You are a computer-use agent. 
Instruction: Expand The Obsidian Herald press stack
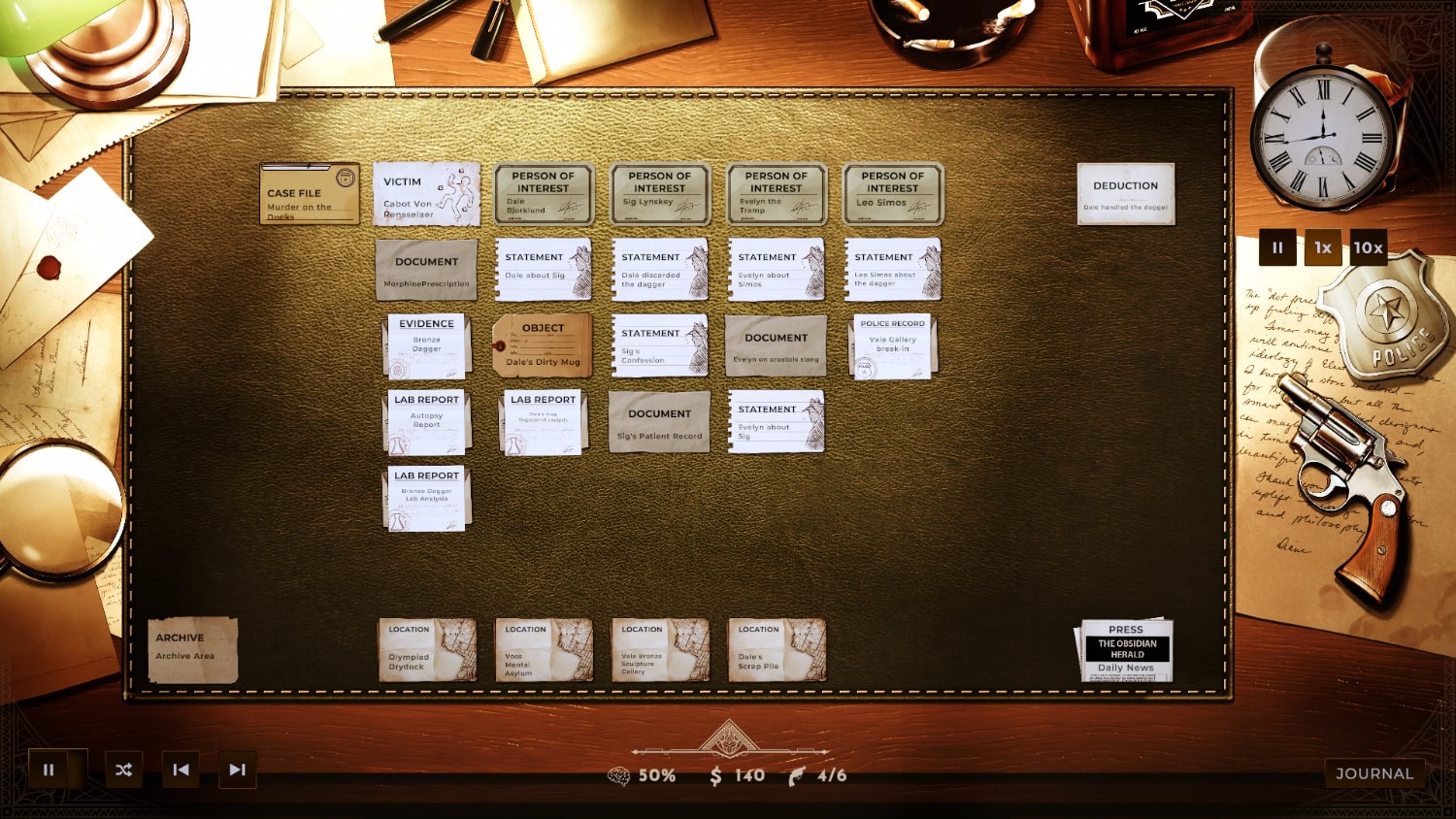point(1127,652)
